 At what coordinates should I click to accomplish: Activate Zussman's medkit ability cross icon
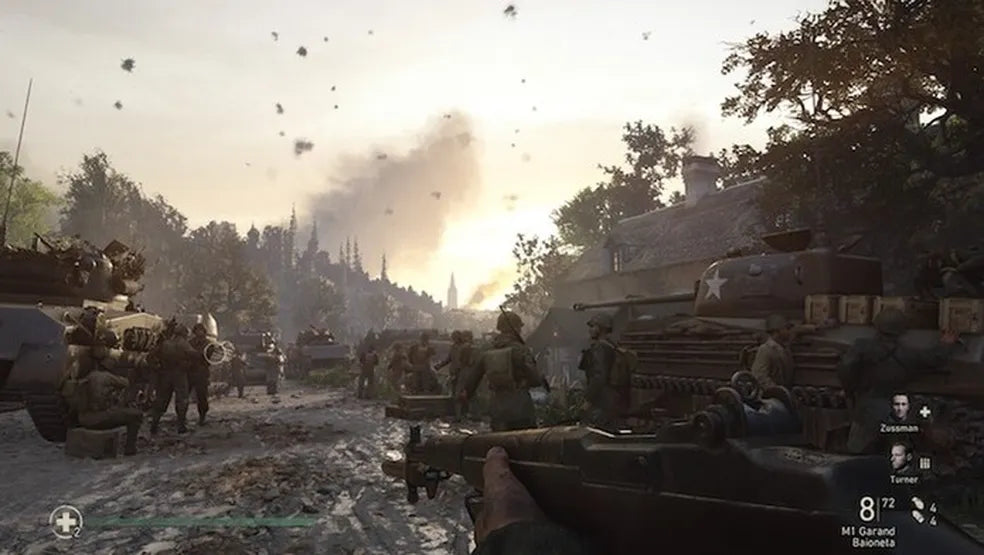(925, 411)
